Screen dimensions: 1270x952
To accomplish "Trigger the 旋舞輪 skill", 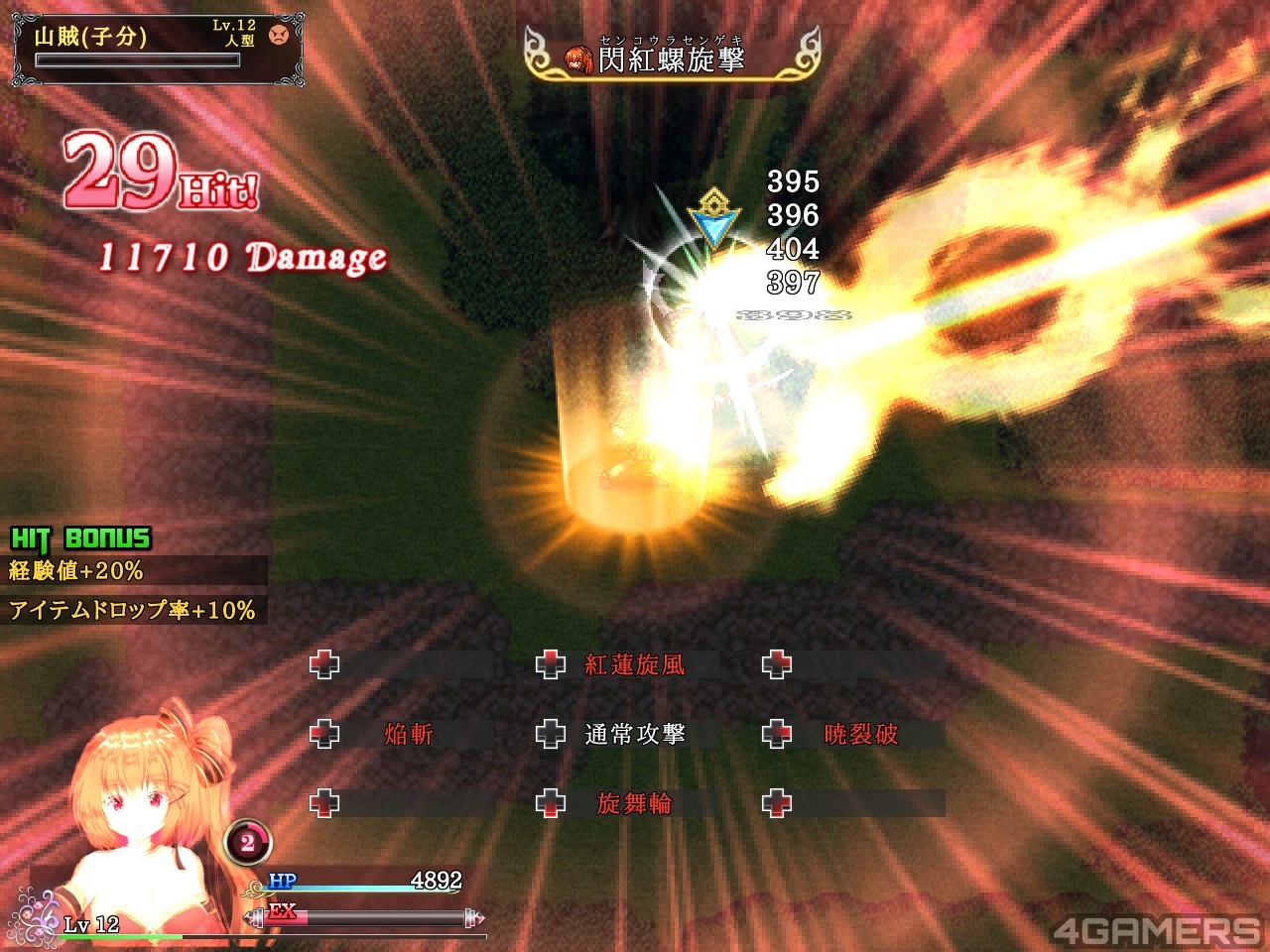I will point(634,803).
